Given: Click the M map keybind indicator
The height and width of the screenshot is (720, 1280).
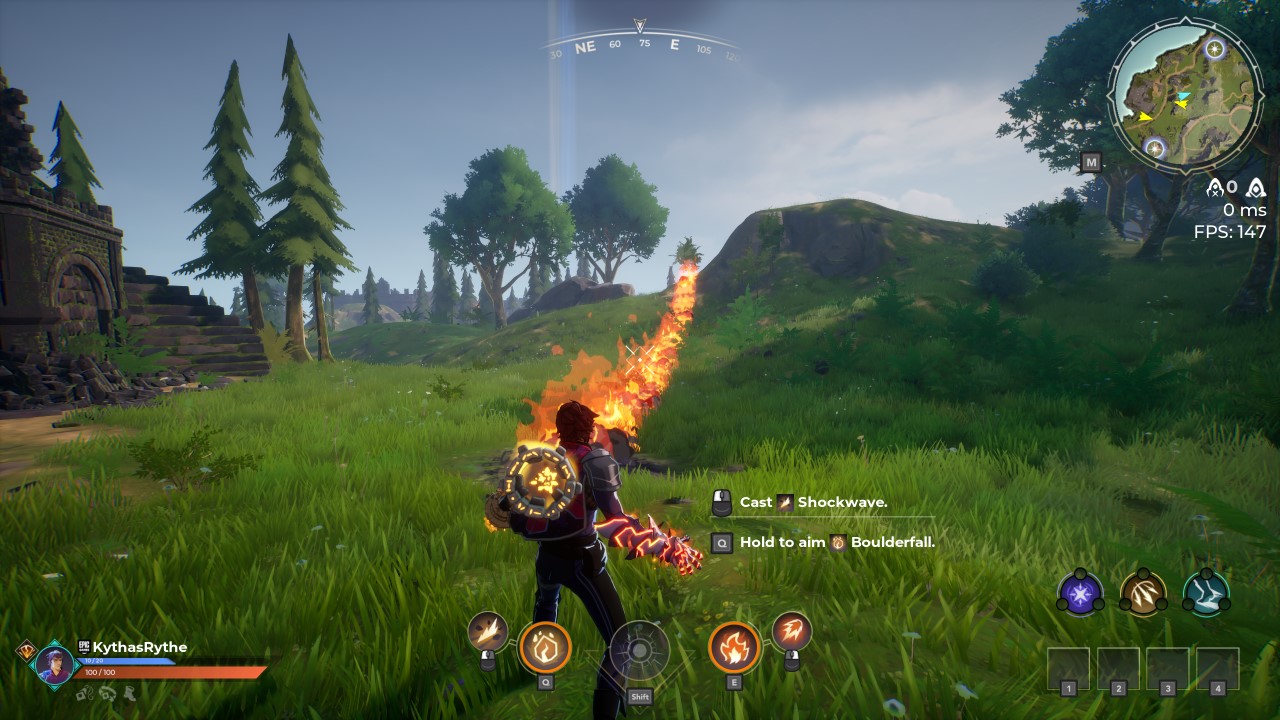Looking at the screenshot, I should tap(1090, 162).
